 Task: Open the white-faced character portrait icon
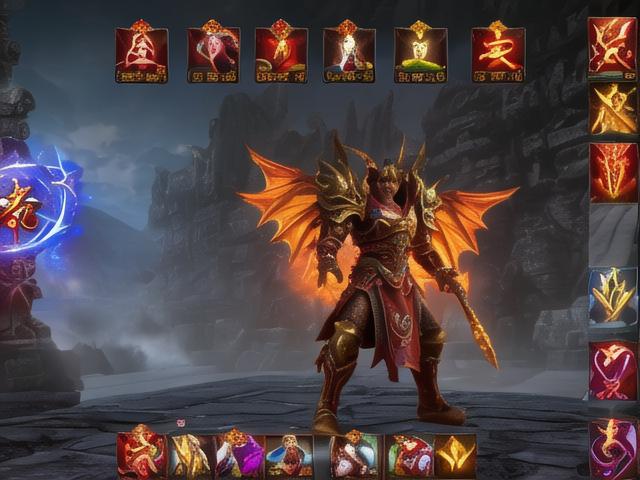pos(349,54)
